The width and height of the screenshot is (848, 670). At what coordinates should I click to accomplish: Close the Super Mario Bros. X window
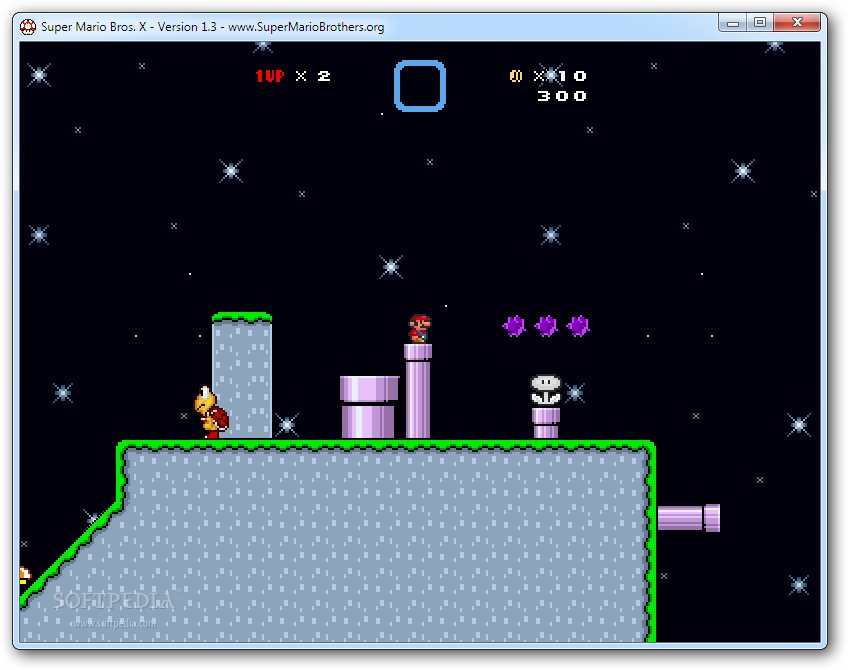pos(799,22)
